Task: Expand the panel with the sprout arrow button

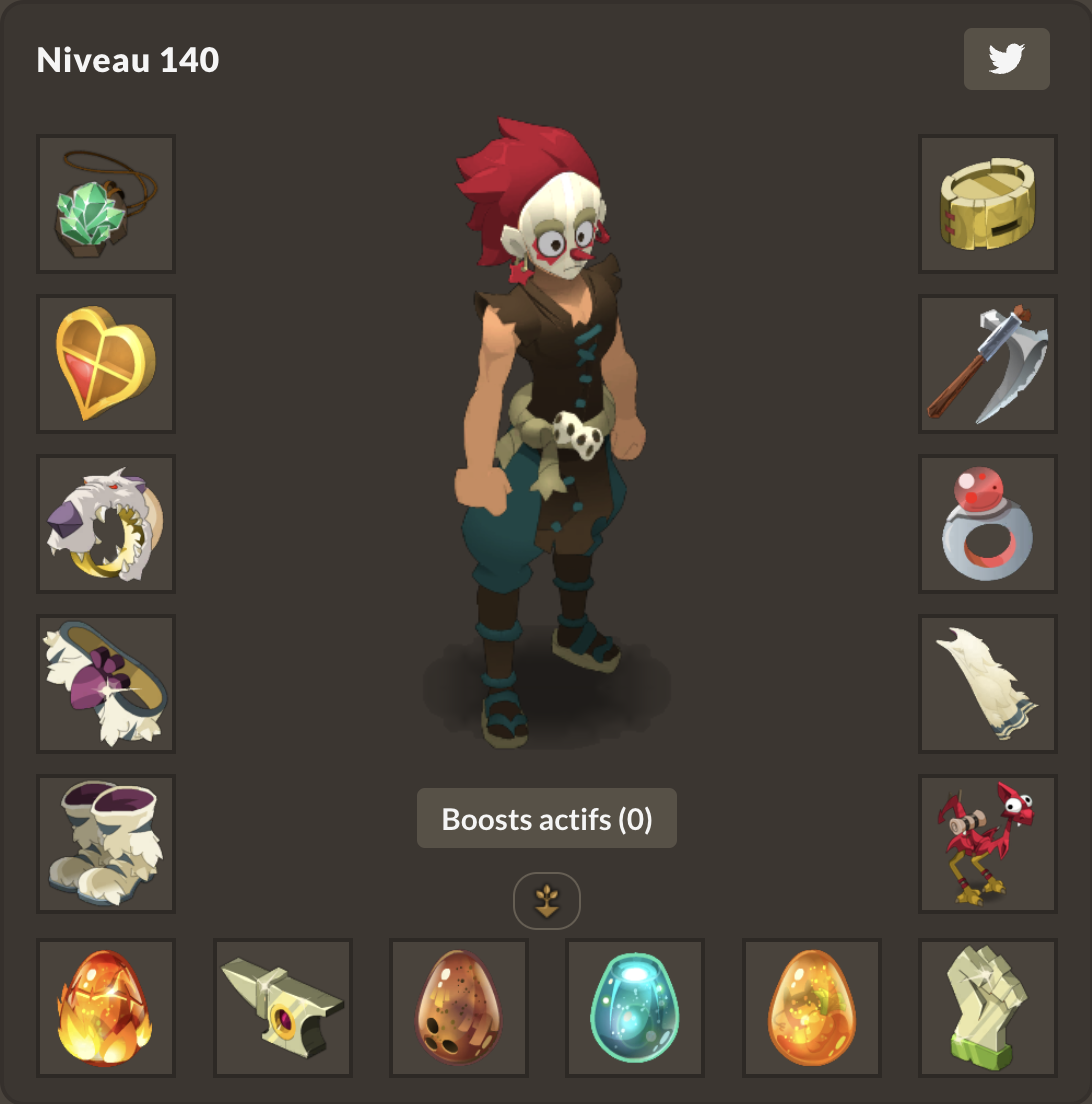Action: click(547, 901)
